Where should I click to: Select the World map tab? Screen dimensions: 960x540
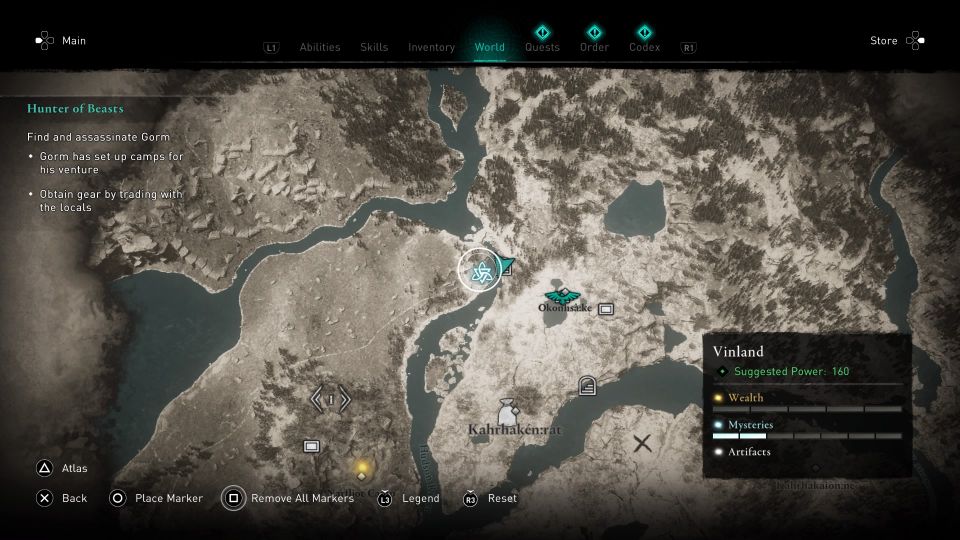point(489,47)
